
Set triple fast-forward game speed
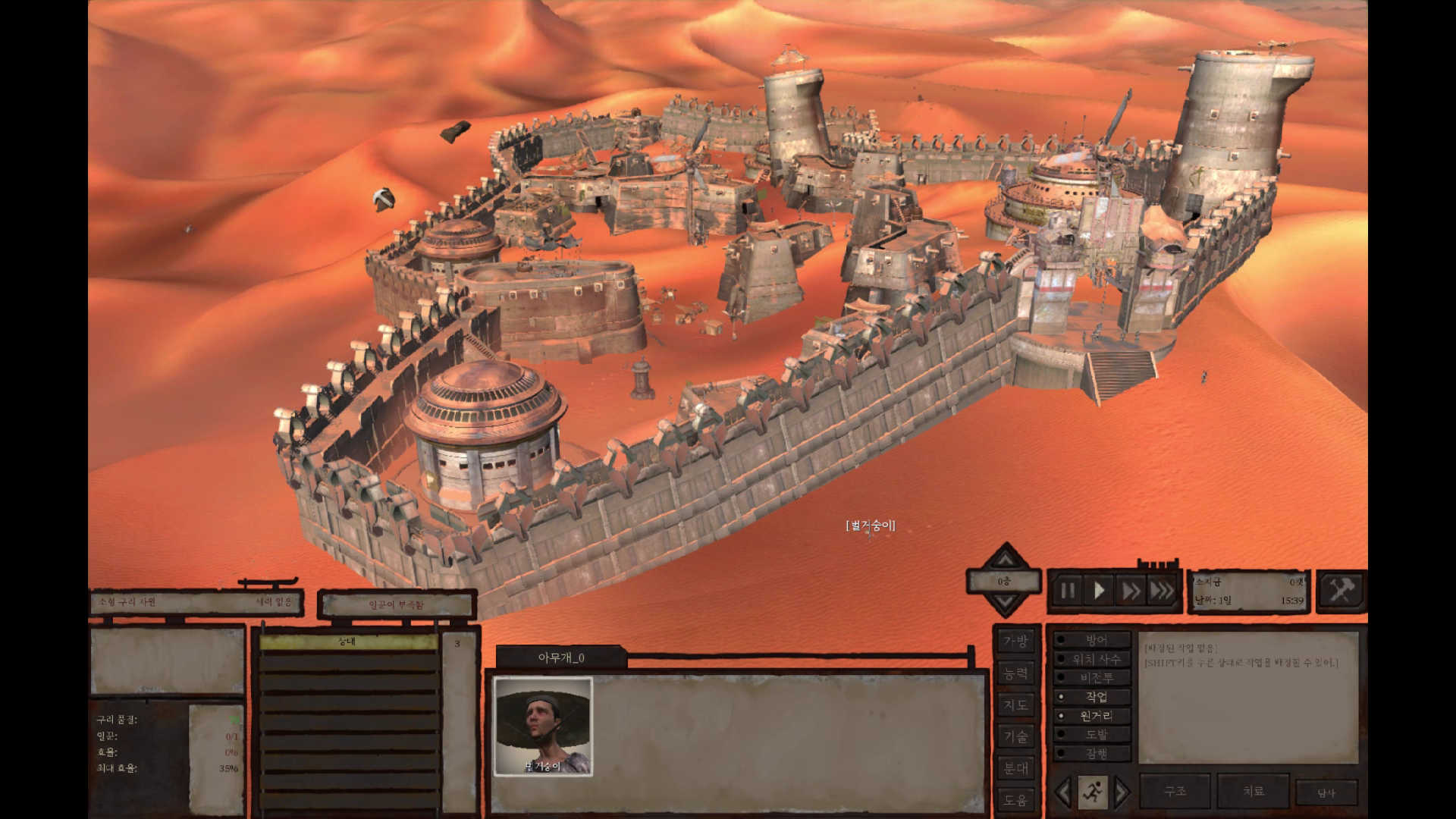pyautogui.click(x=1162, y=591)
